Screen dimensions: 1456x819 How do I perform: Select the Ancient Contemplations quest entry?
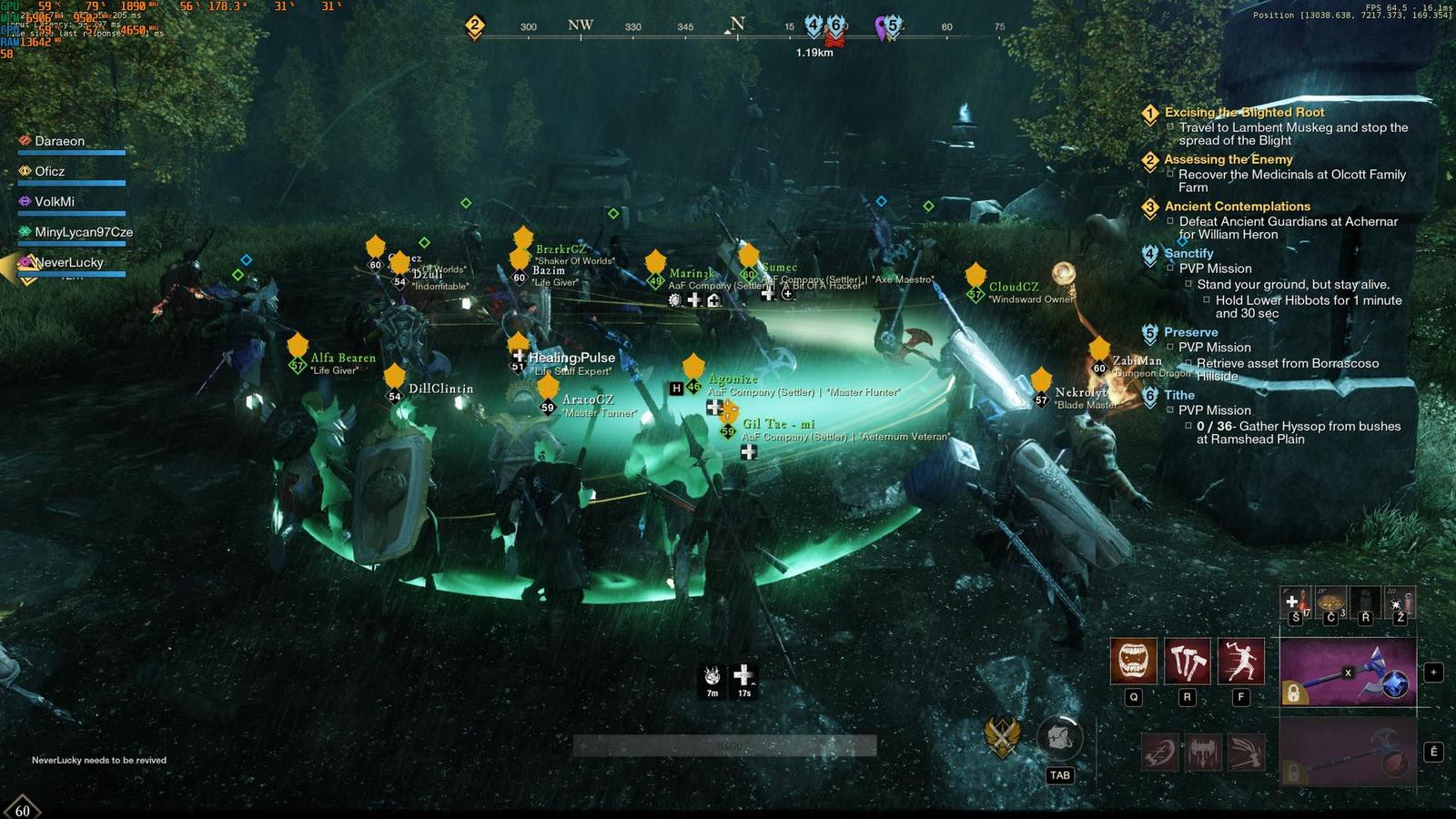pyautogui.click(x=1237, y=207)
